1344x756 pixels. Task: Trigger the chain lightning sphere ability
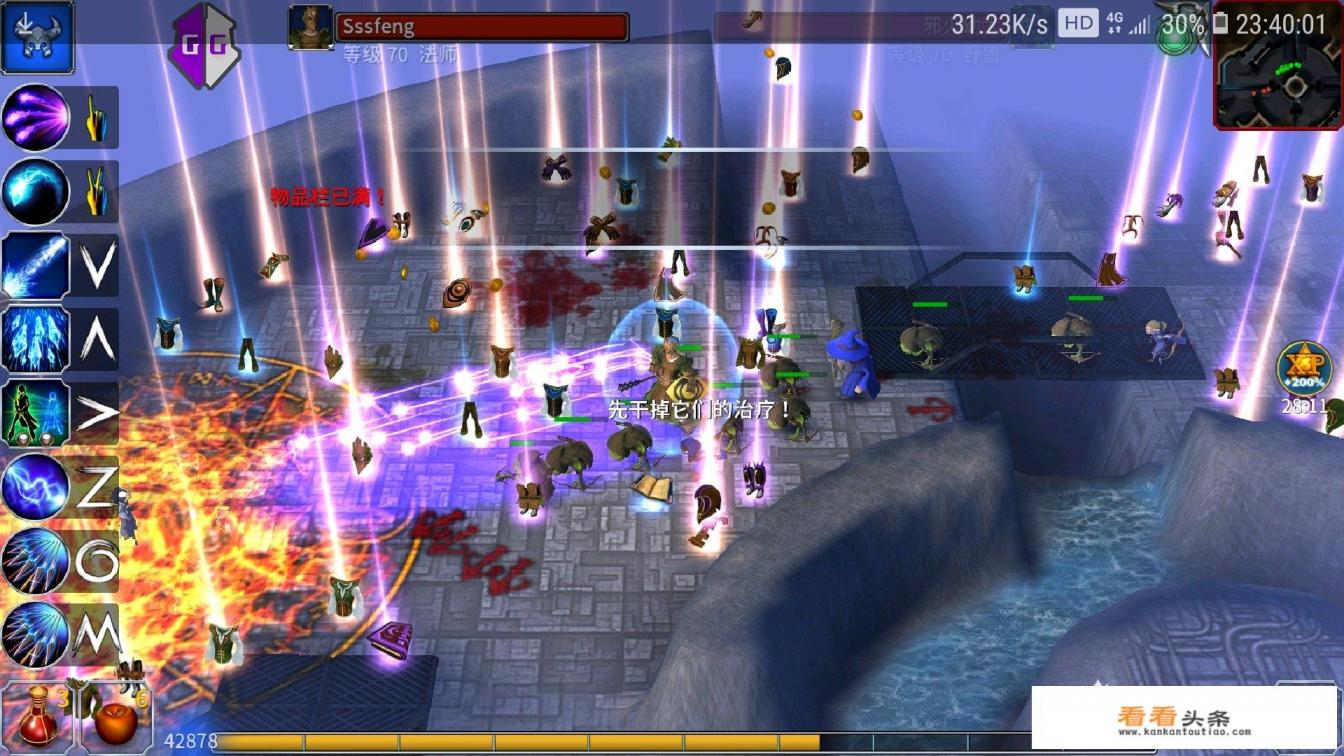[36, 487]
